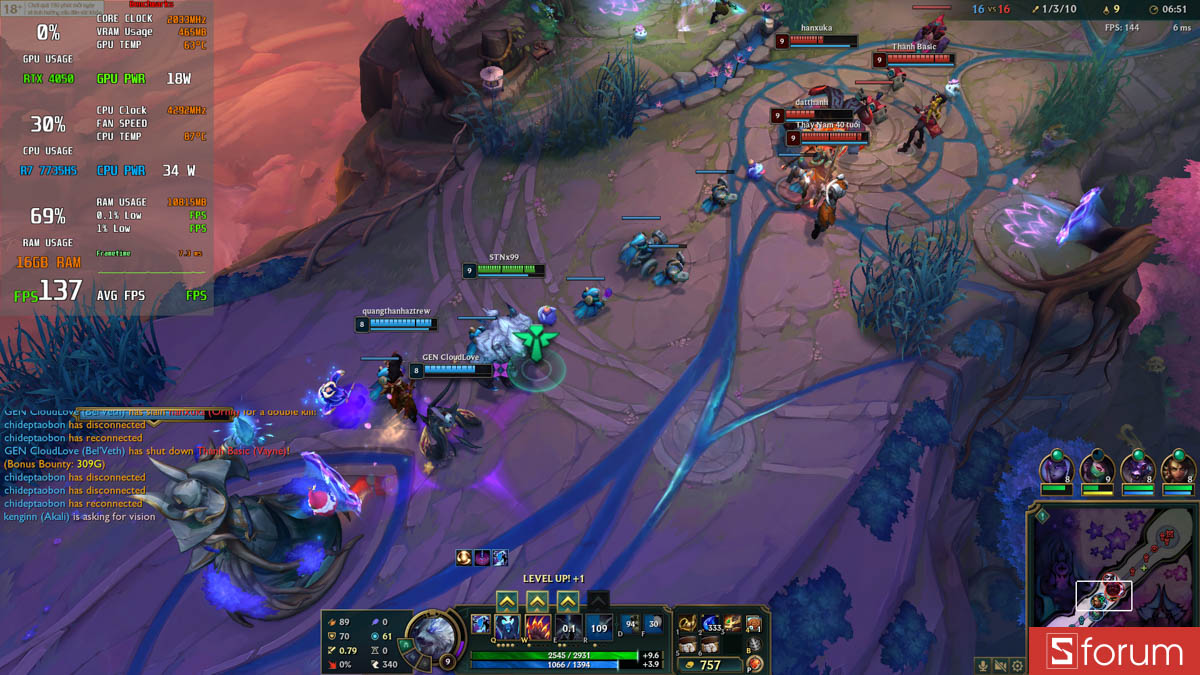
Task: Toggle the crossed-out camera button
Action: pyautogui.click(x=1001, y=665)
